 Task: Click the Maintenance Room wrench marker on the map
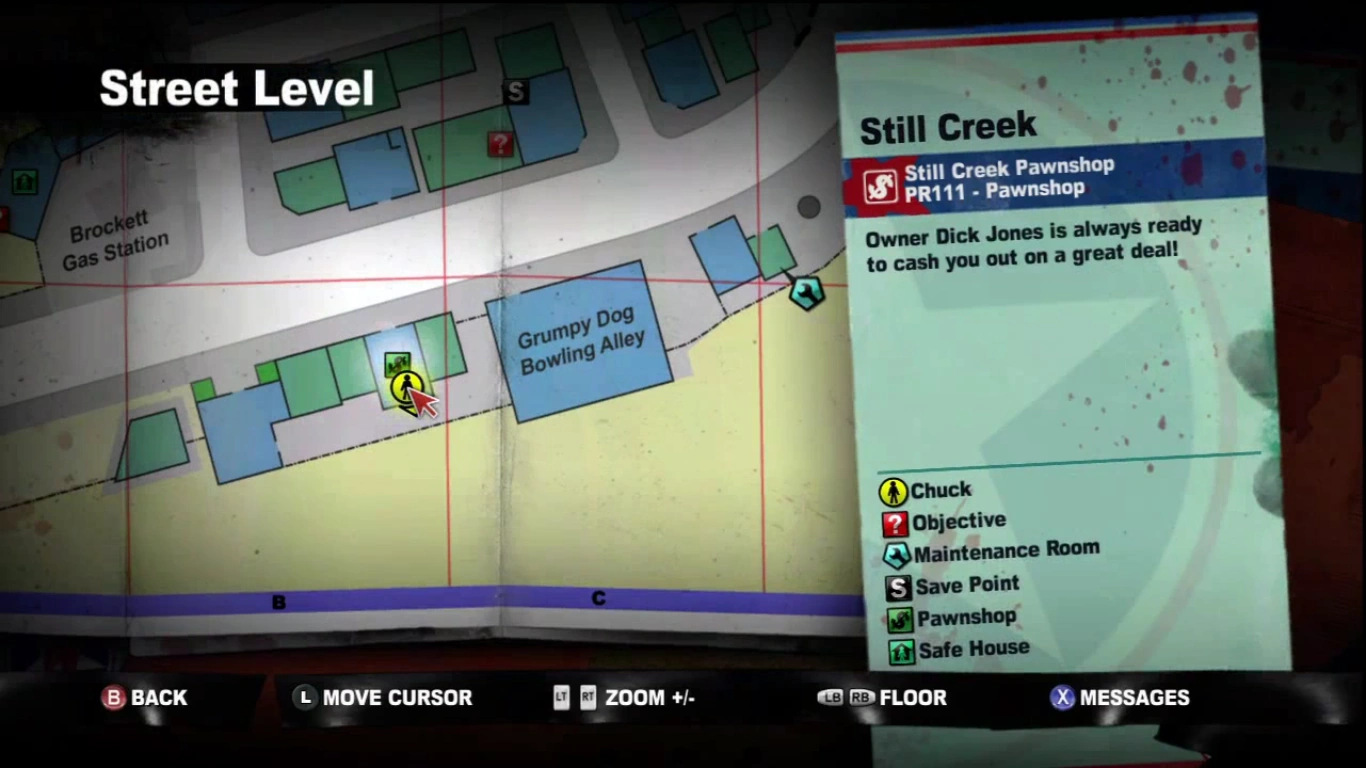(807, 293)
